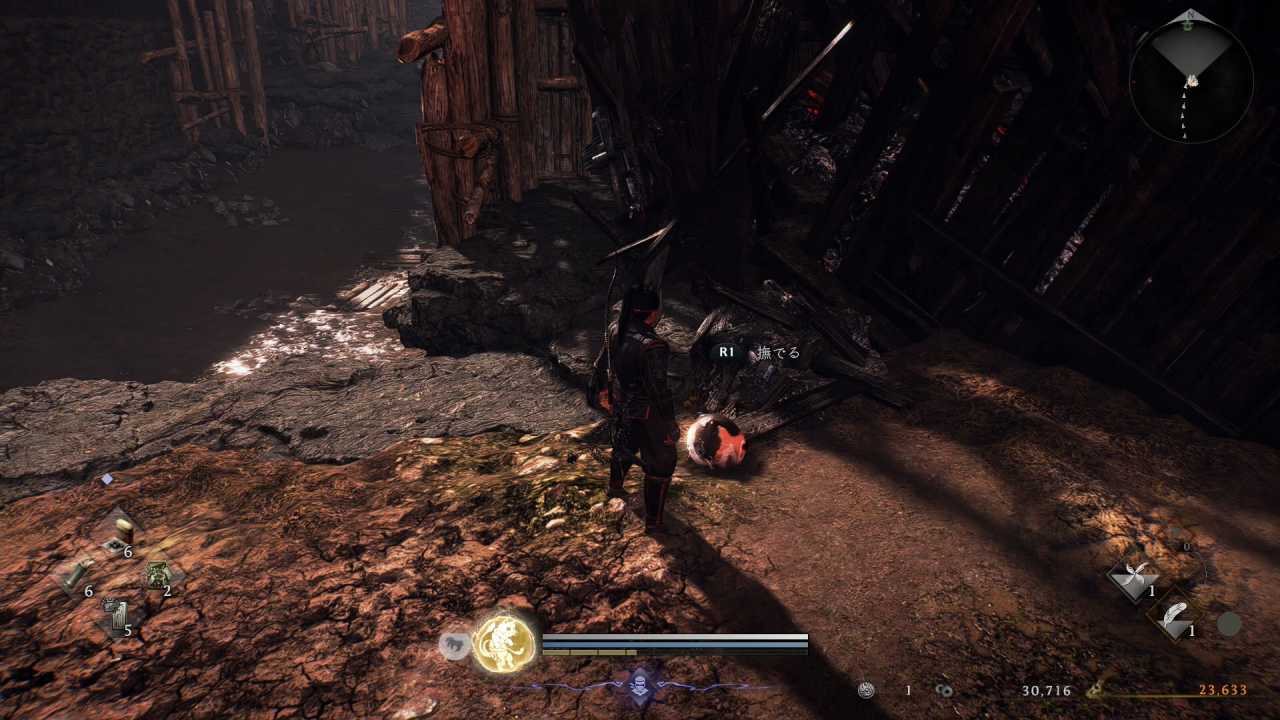1280x720 pixels.
Task: Click the circular minimap
Action: click(1191, 81)
